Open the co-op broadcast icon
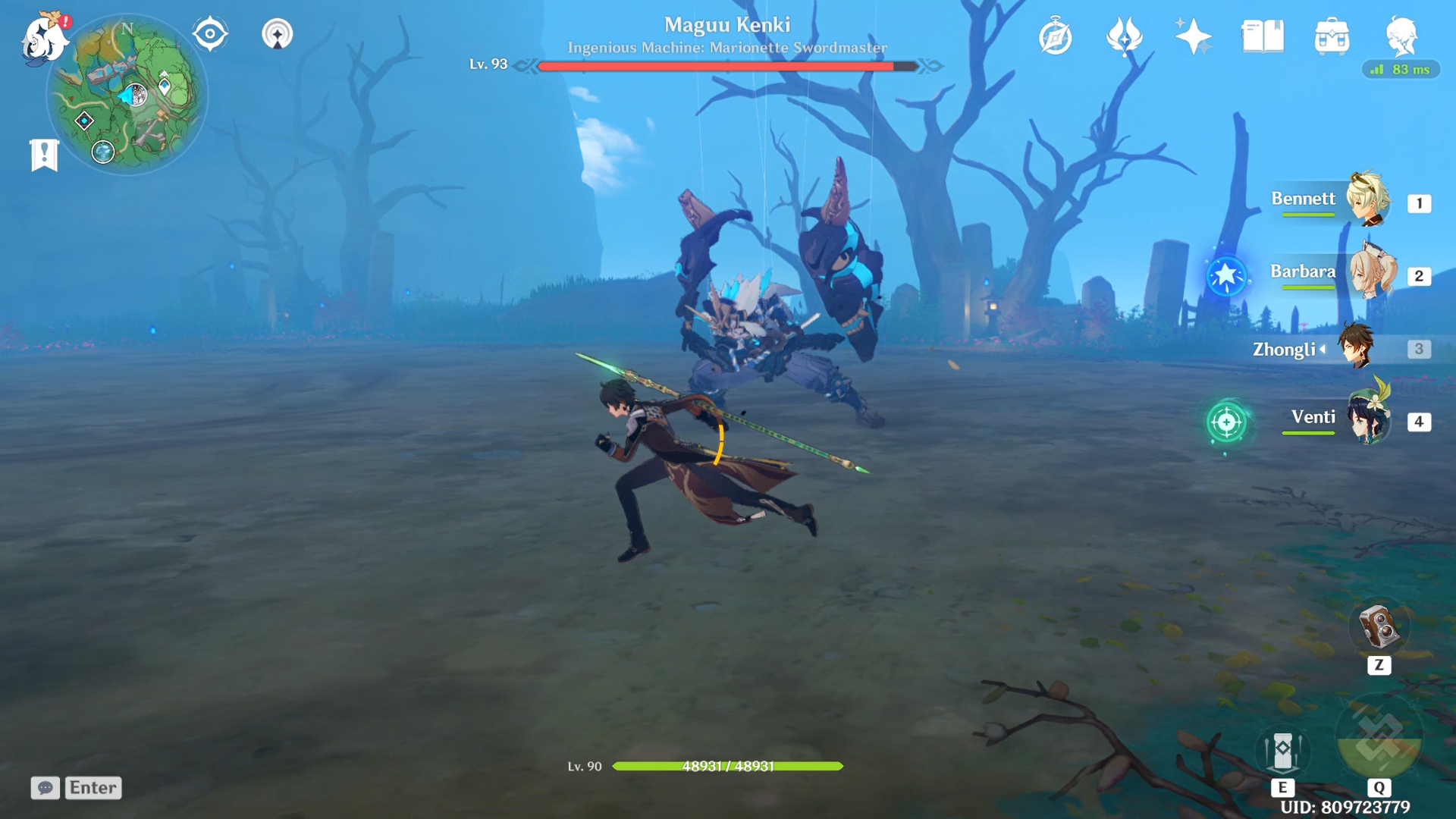 click(x=278, y=34)
